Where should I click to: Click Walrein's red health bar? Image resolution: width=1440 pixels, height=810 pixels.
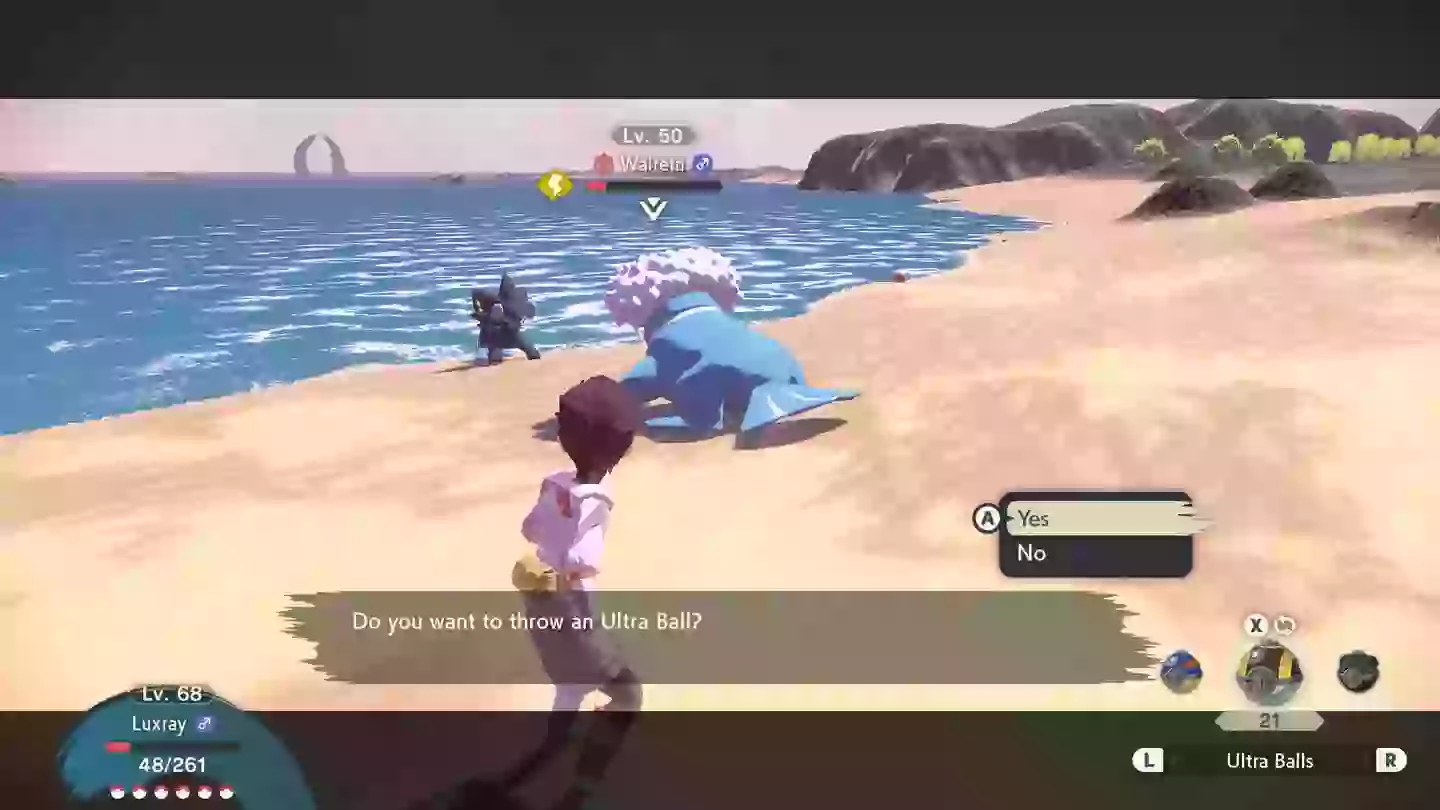click(597, 185)
